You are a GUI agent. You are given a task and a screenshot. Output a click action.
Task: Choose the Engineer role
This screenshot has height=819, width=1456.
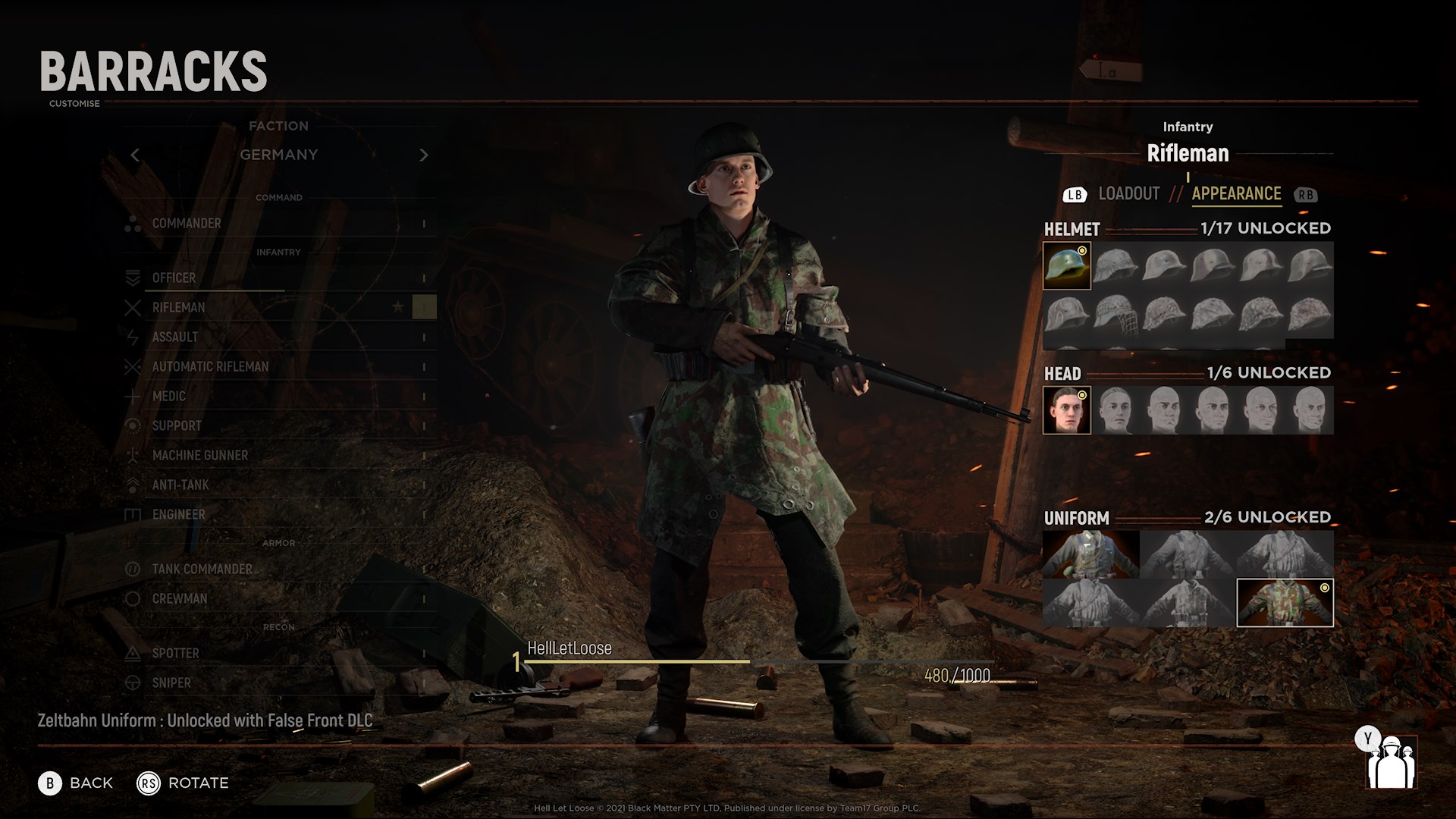(x=178, y=515)
